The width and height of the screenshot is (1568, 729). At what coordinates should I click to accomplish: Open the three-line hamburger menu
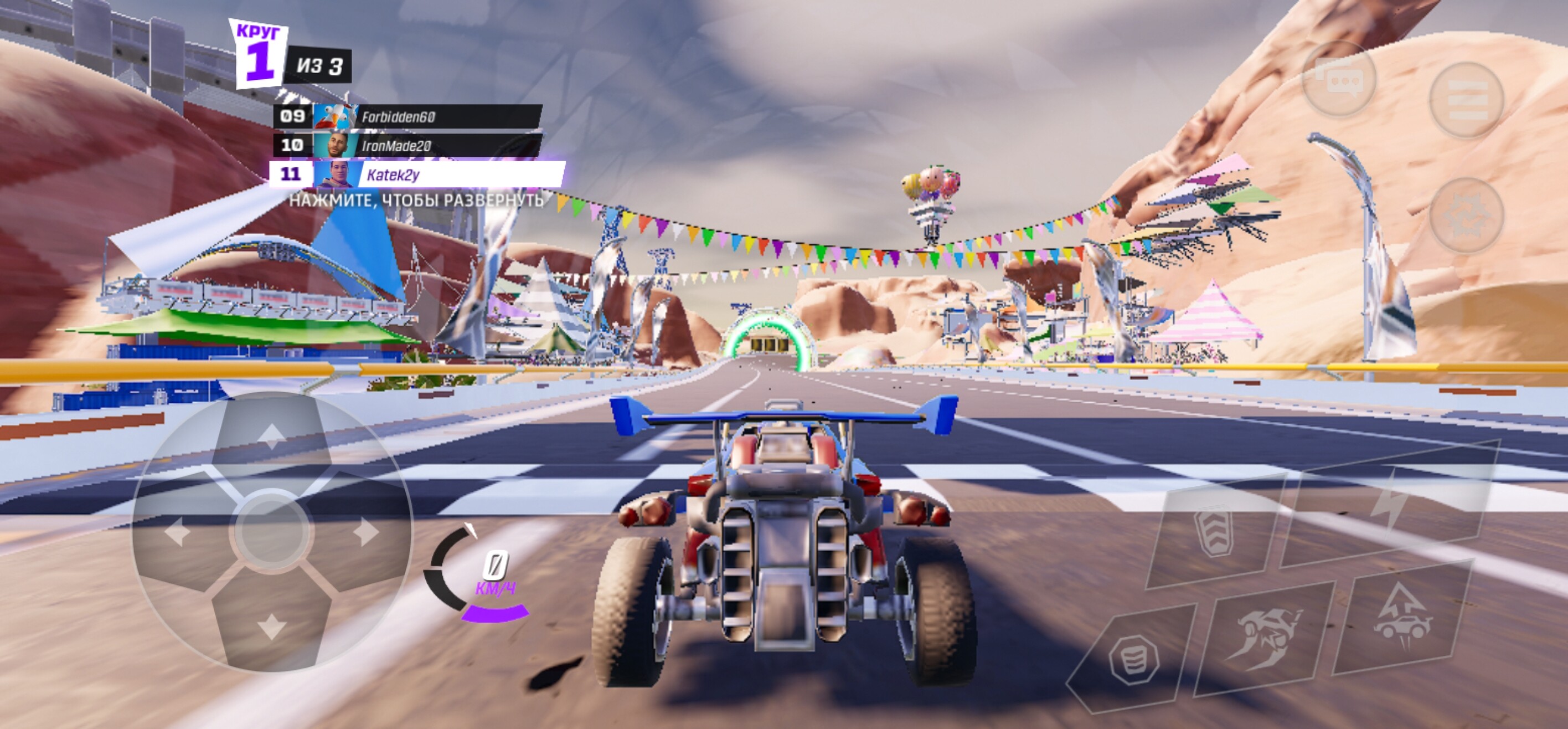click(x=1466, y=100)
